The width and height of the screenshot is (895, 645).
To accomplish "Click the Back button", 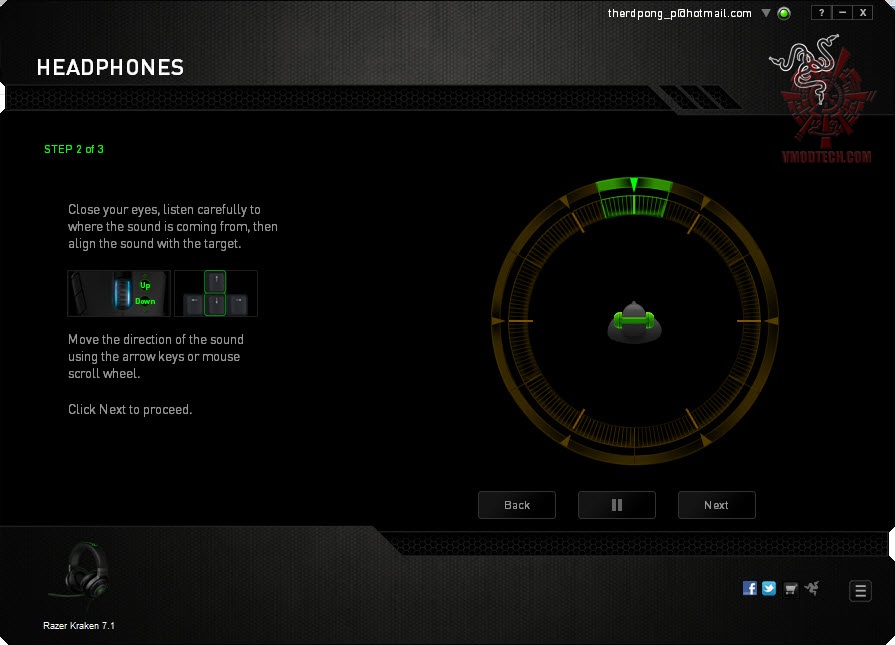I will [517, 505].
